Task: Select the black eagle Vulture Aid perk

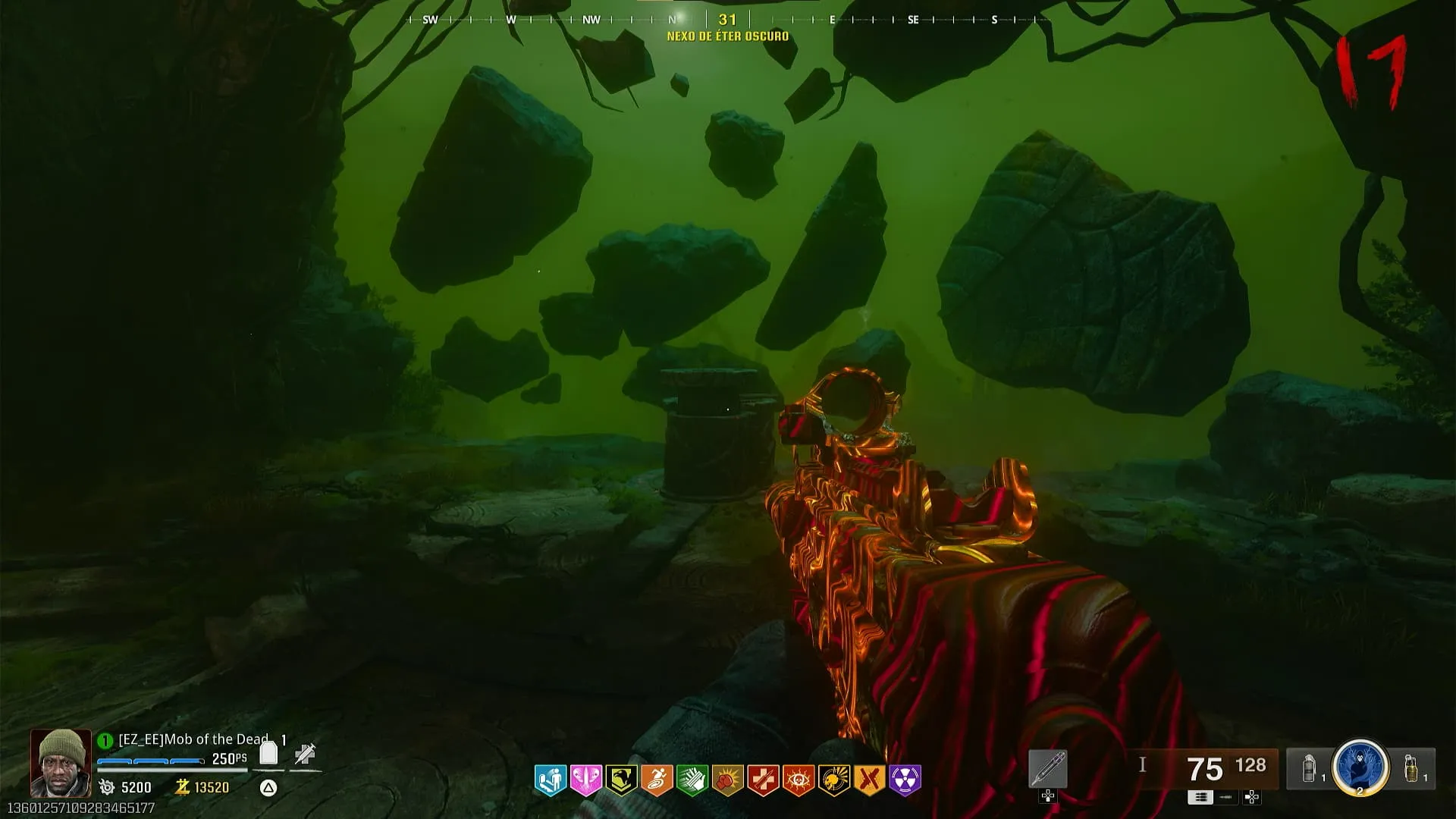Action: 621,780
